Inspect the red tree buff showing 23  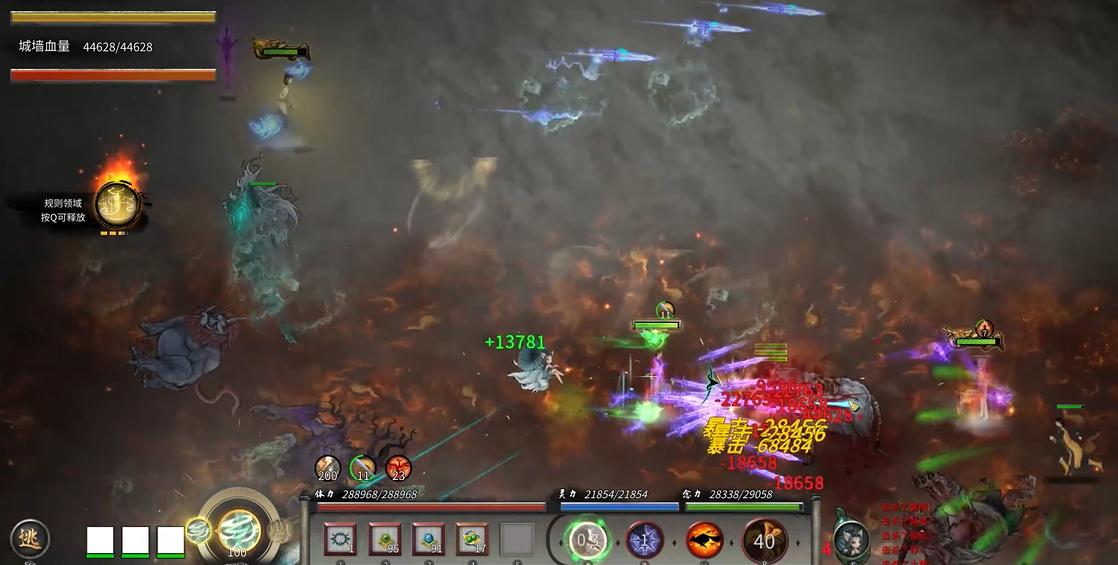[399, 468]
